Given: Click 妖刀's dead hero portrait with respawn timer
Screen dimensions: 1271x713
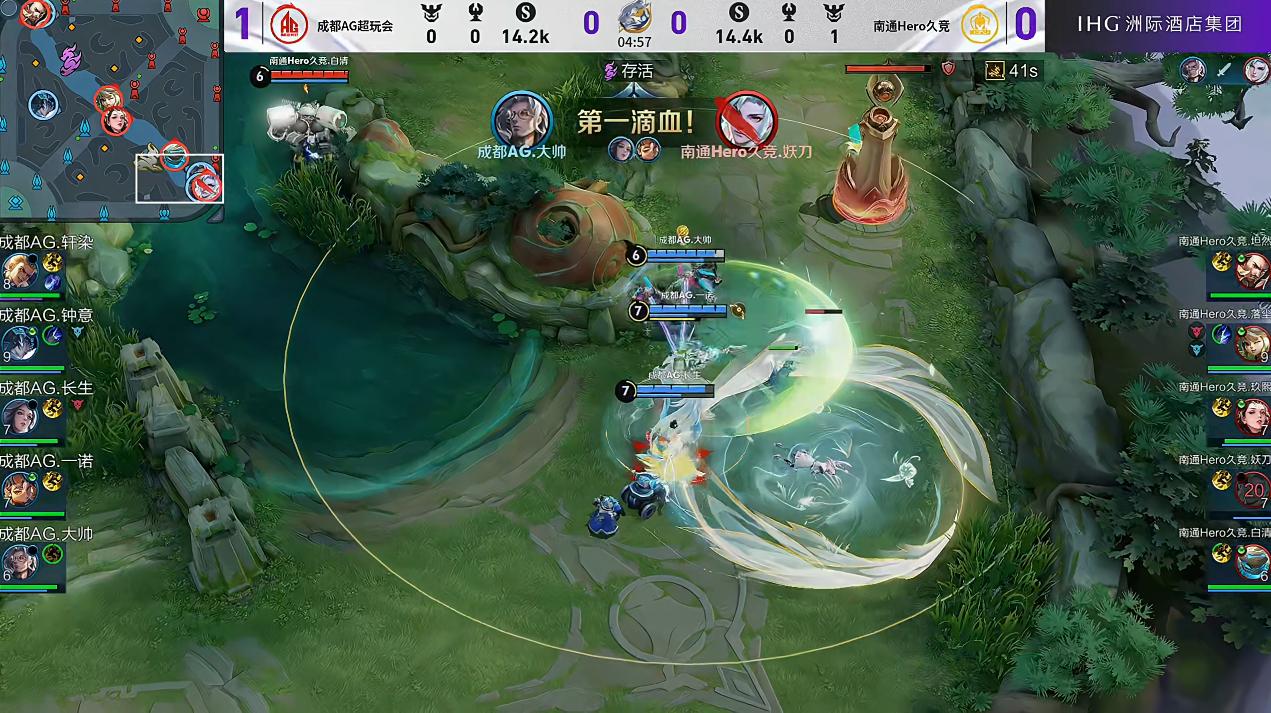Looking at the screenshot, I should 1251,489.
